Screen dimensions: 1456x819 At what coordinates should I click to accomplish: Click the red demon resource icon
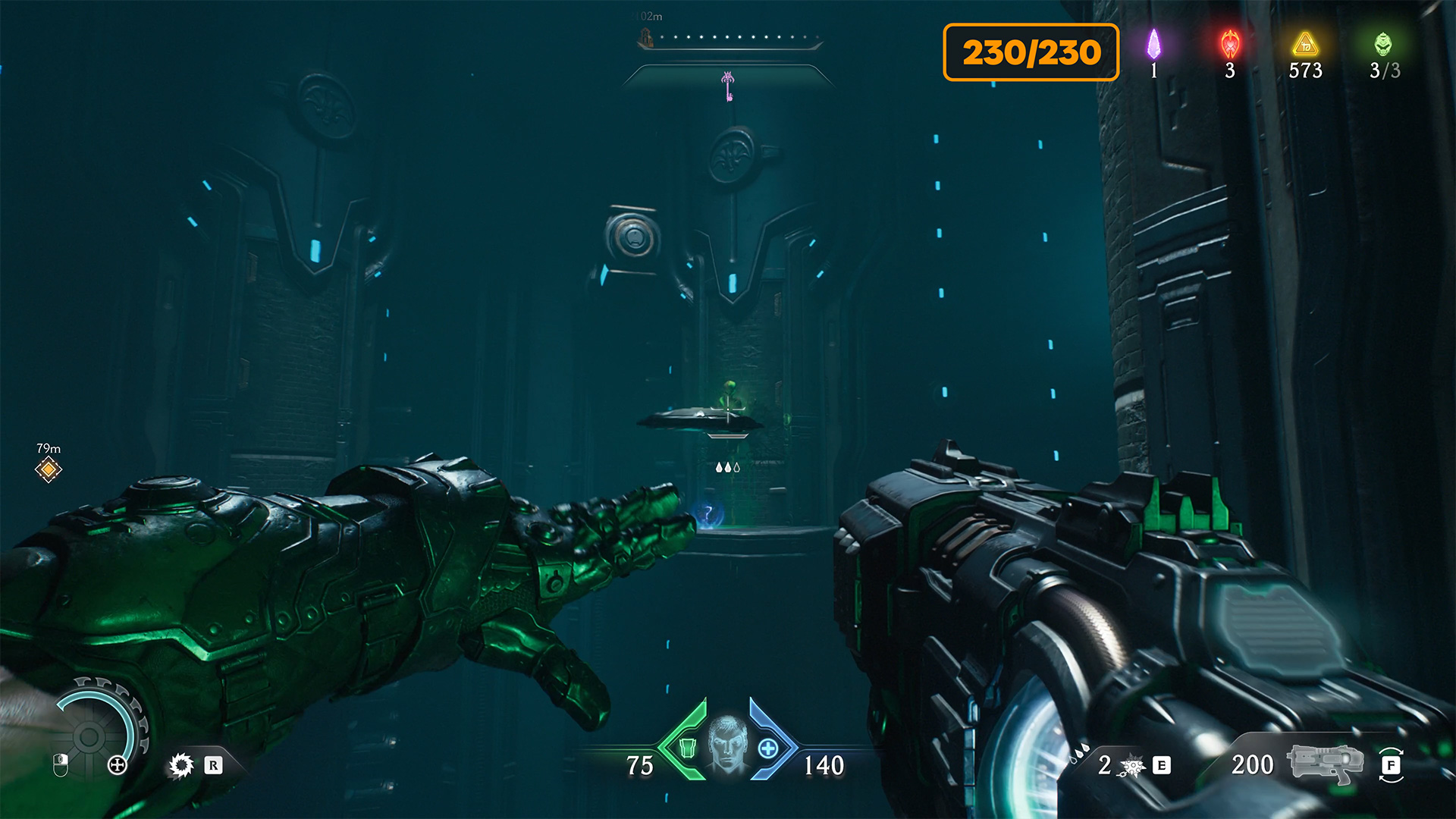[1230, 44]
